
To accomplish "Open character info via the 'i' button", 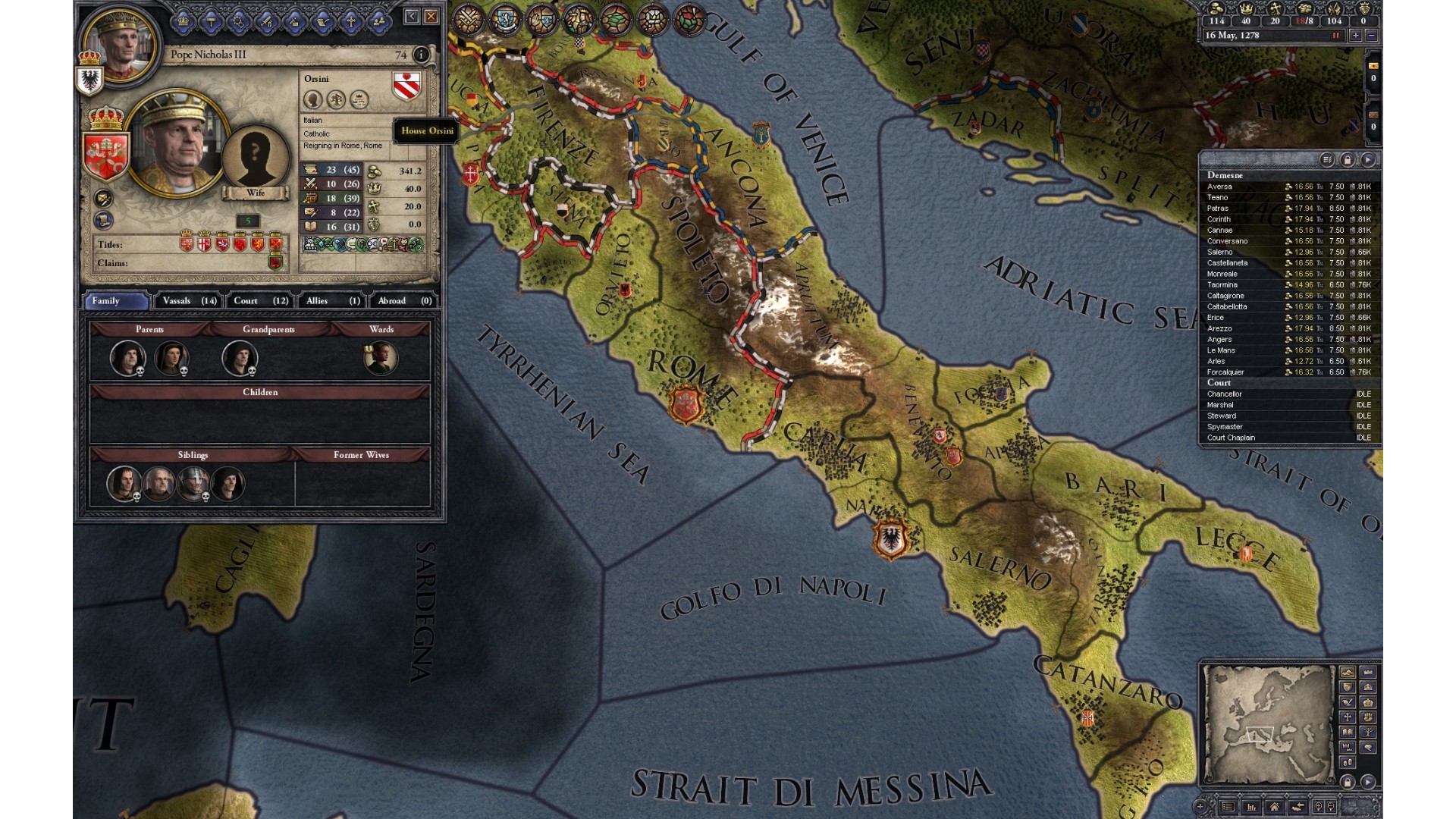I will click(421, 55).
